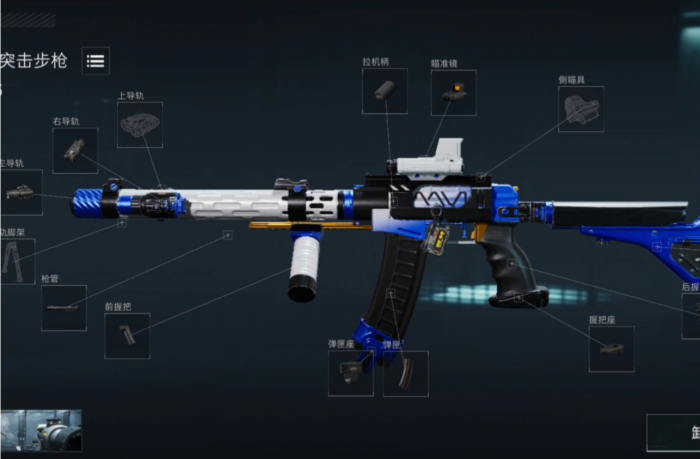Choose the 前握把 foregrip slot
Image resolution: width=700 pixels, height=459 pixels.
[x=127, y=335]
